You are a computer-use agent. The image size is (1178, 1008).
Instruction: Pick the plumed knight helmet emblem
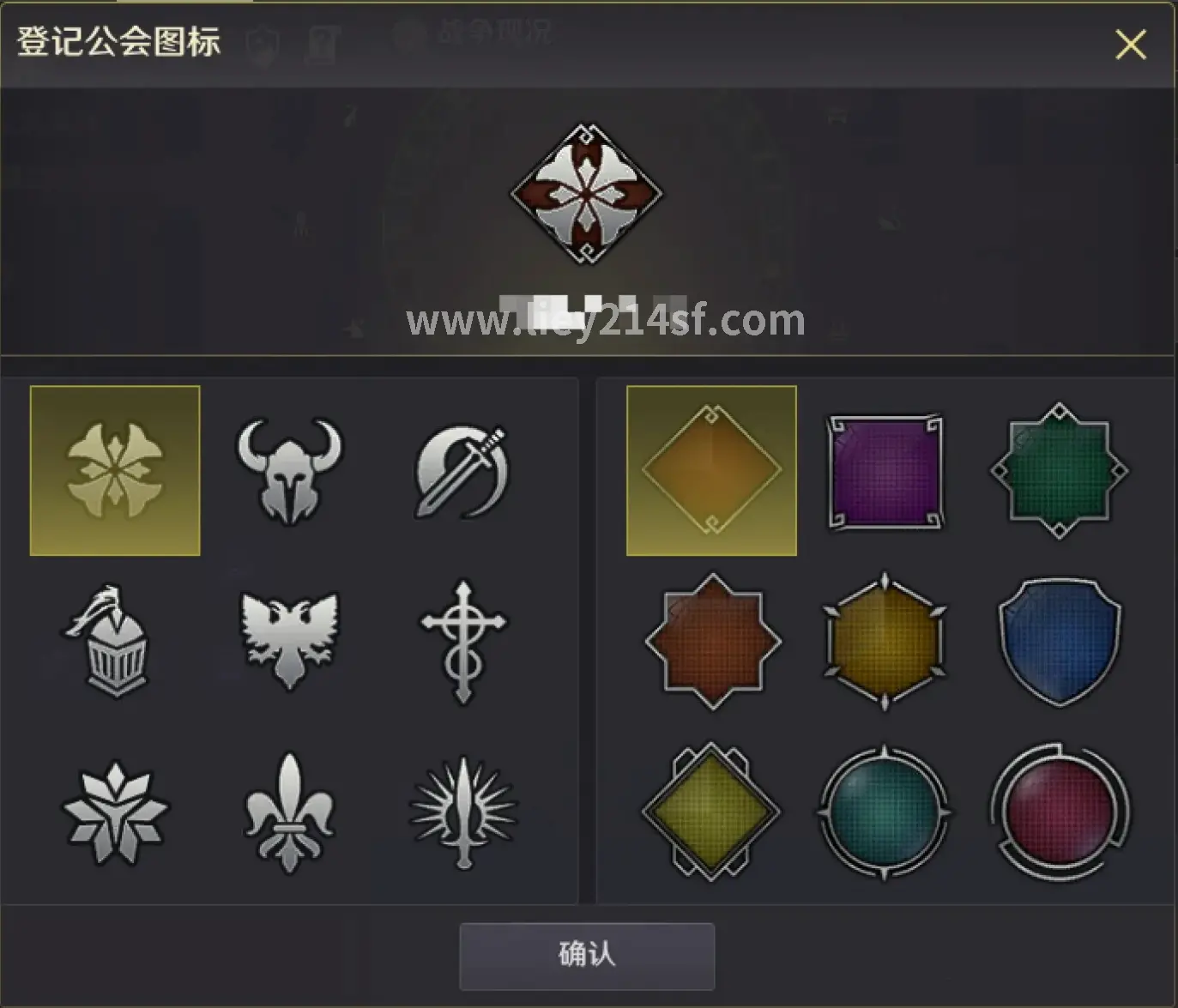116,639
